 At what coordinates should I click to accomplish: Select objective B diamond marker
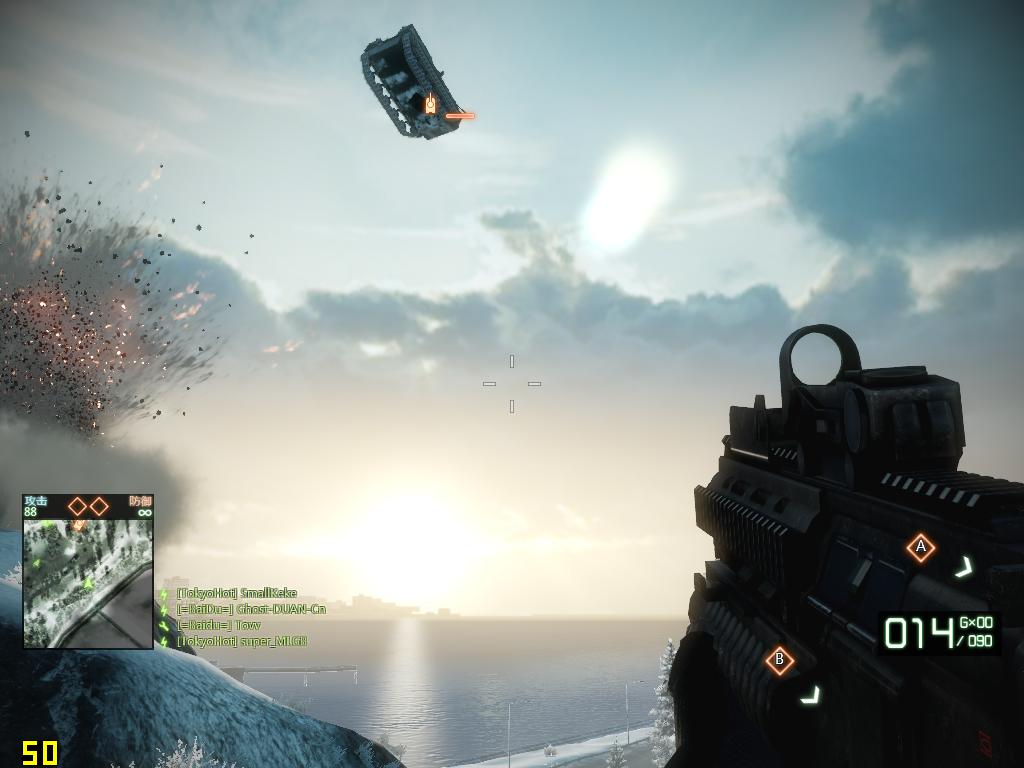(779, 660)
